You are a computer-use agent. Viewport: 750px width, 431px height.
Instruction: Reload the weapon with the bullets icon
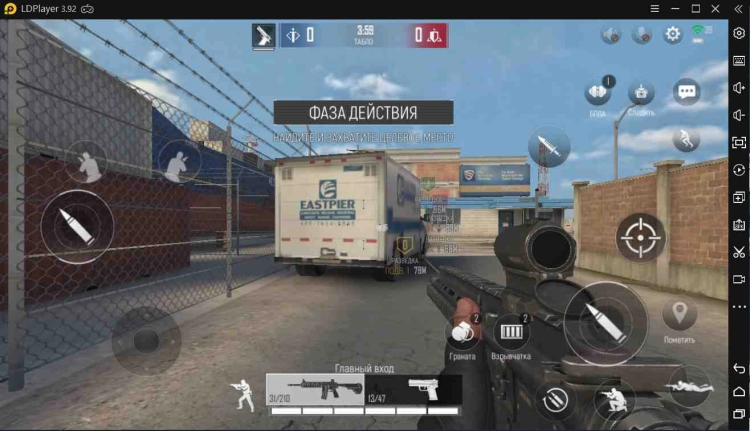click(554, 401)
